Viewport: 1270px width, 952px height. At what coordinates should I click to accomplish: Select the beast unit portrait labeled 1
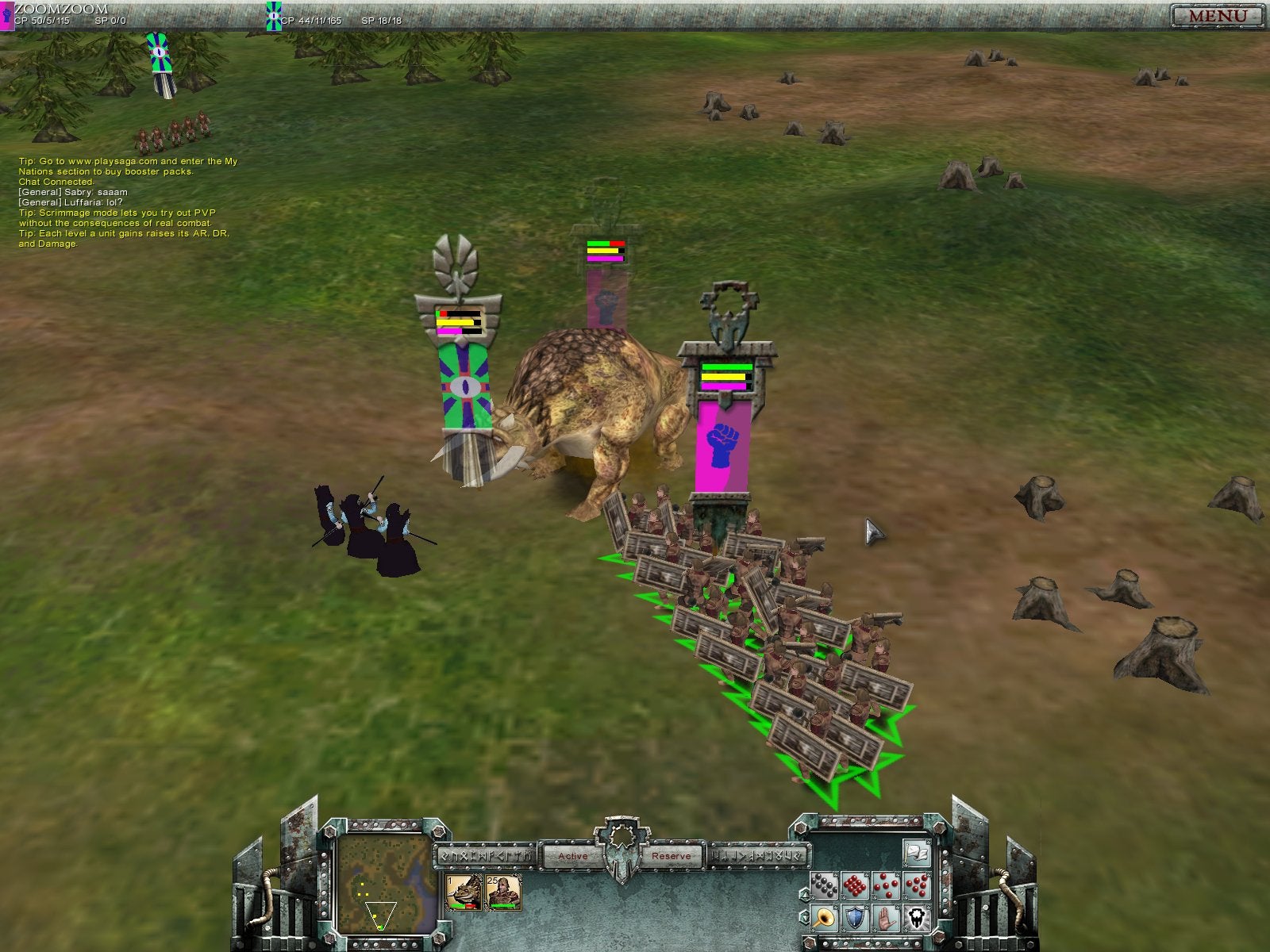(x=464, y=892)
